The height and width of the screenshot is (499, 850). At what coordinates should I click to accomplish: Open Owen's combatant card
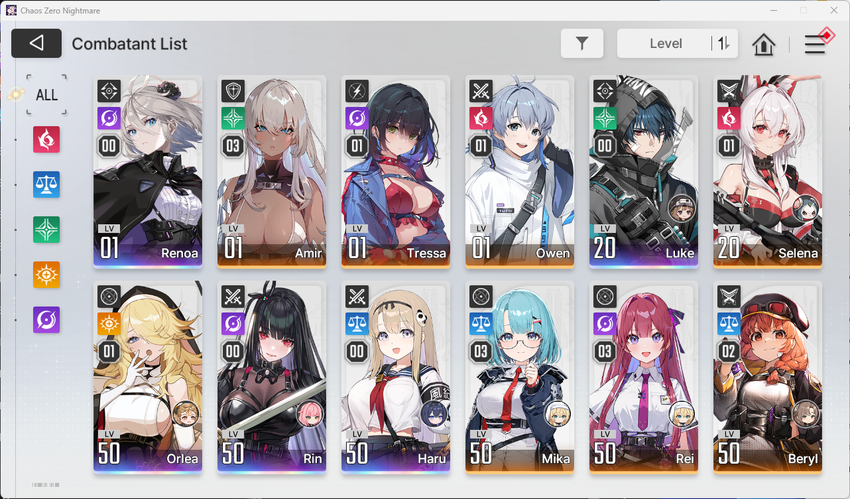tap(519, 170)
